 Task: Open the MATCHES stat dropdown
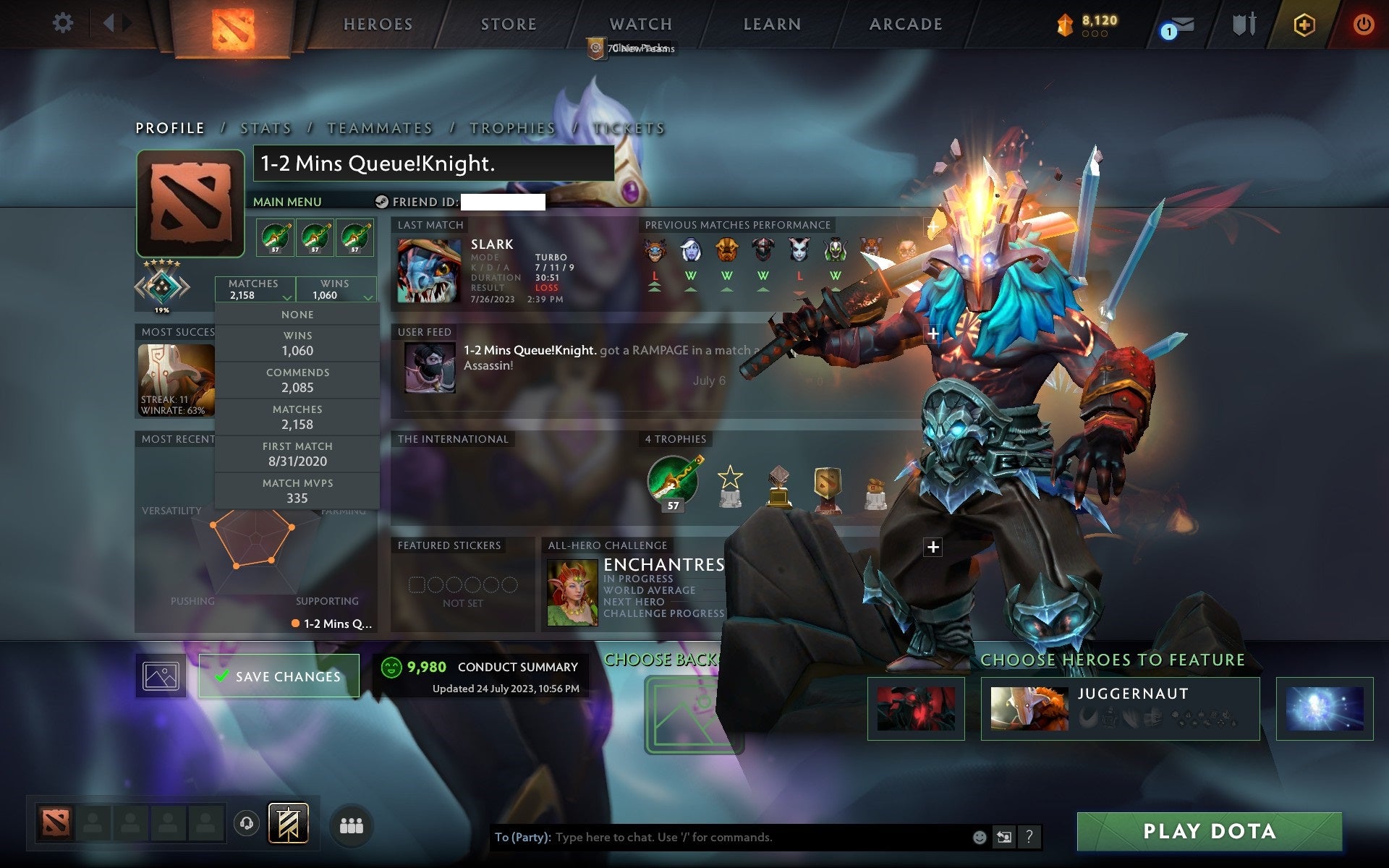click(x=255, y=289)
